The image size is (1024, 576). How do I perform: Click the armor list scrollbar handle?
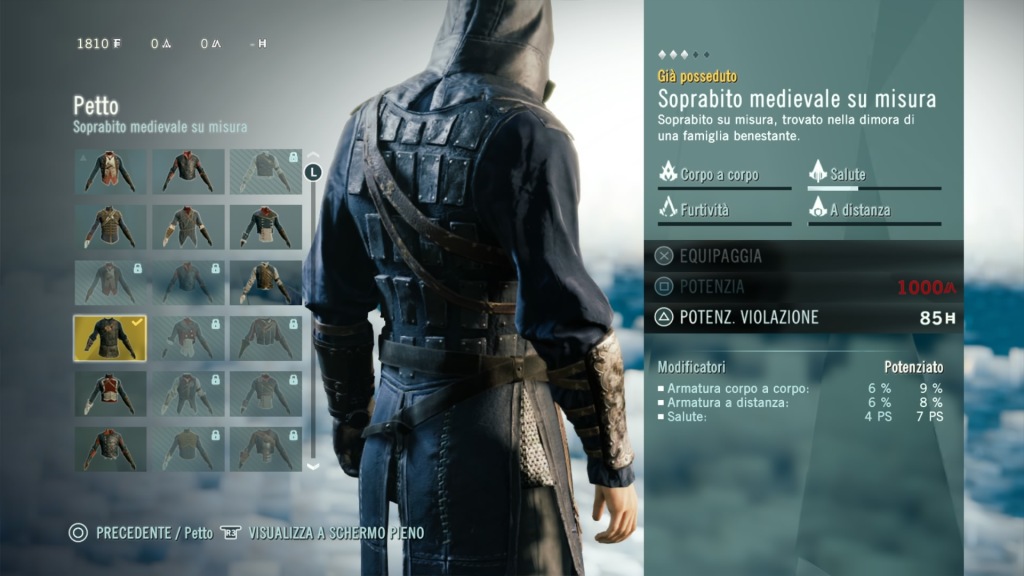tap(314, 173)
